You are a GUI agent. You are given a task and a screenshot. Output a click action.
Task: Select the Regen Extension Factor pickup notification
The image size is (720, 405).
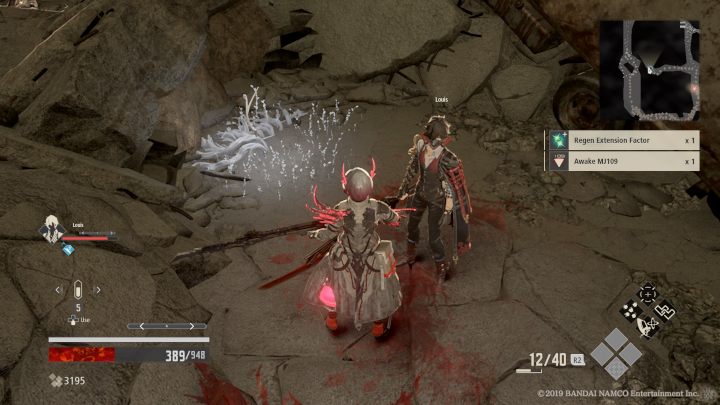click(x=622, y=141)
